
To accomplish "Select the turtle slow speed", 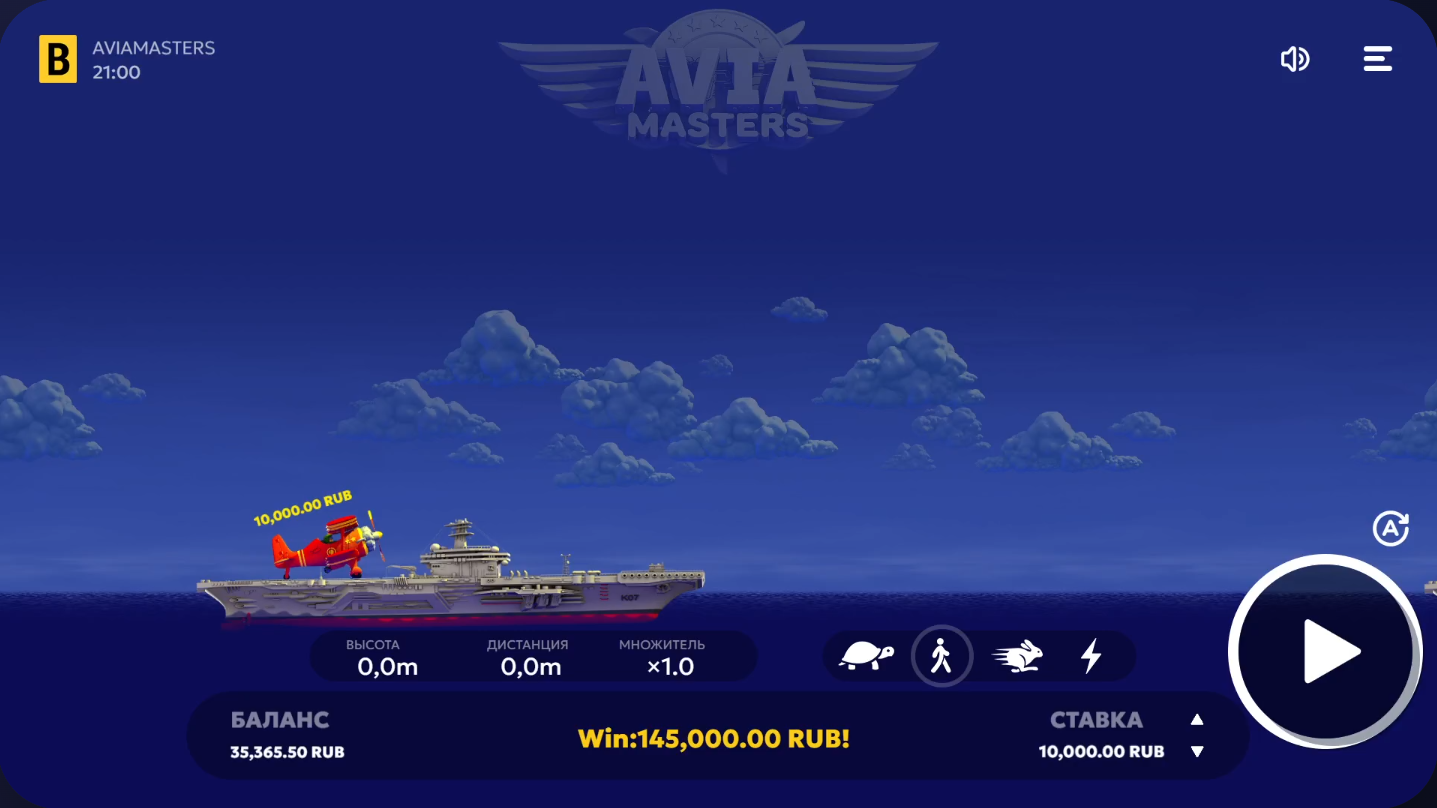I will (x=866, y=656).
